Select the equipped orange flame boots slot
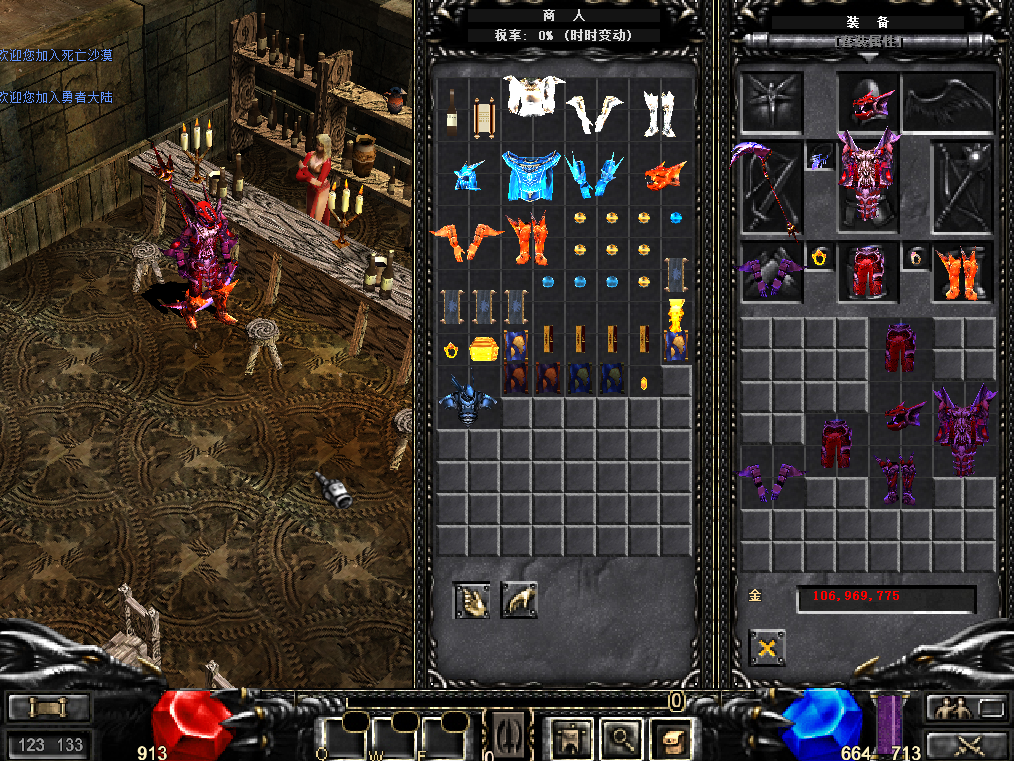1014x761 pixels. 961,272
